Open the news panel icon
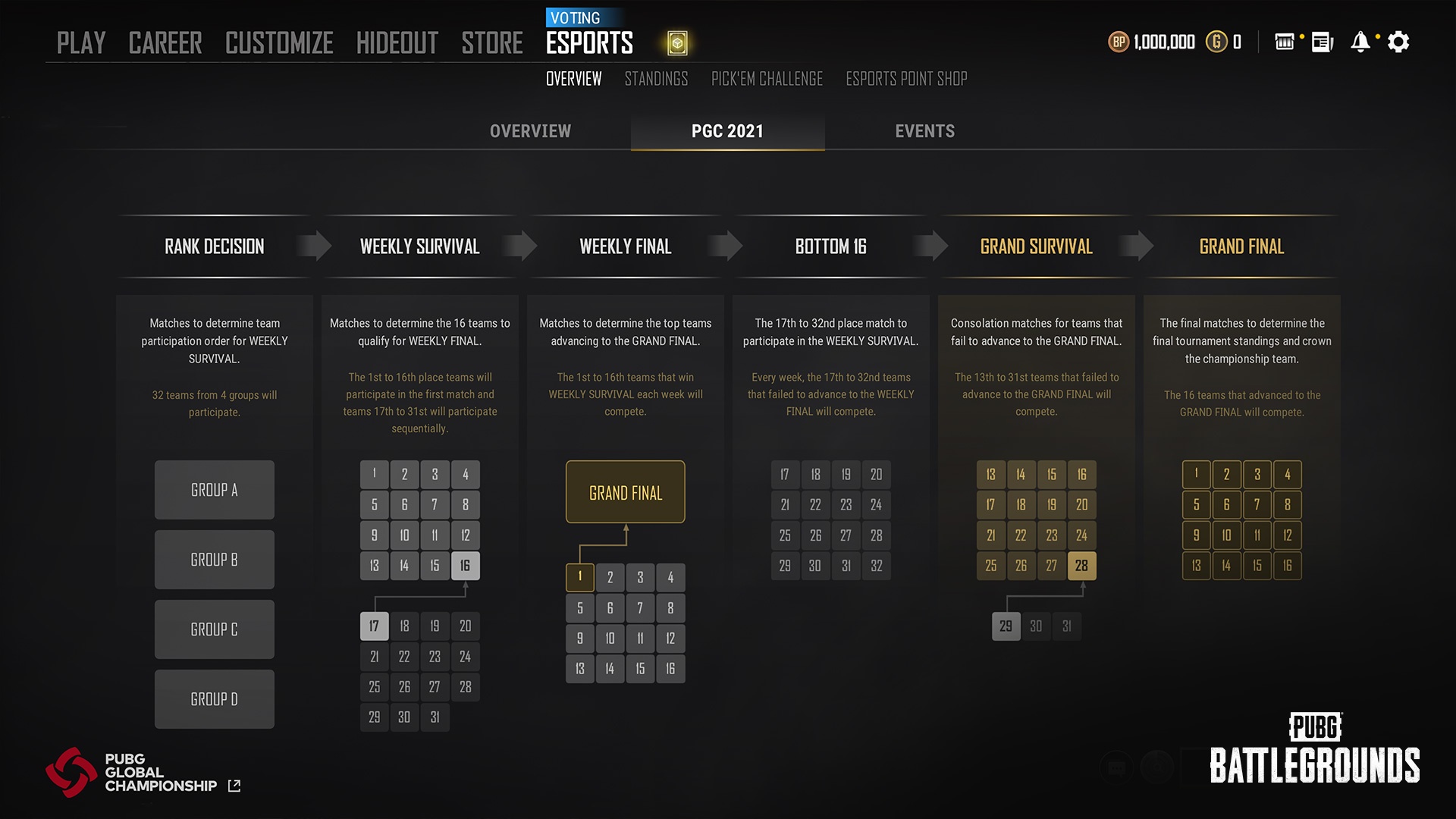The width and height of the screenshot is (1456, 819). click(1320, 43)
